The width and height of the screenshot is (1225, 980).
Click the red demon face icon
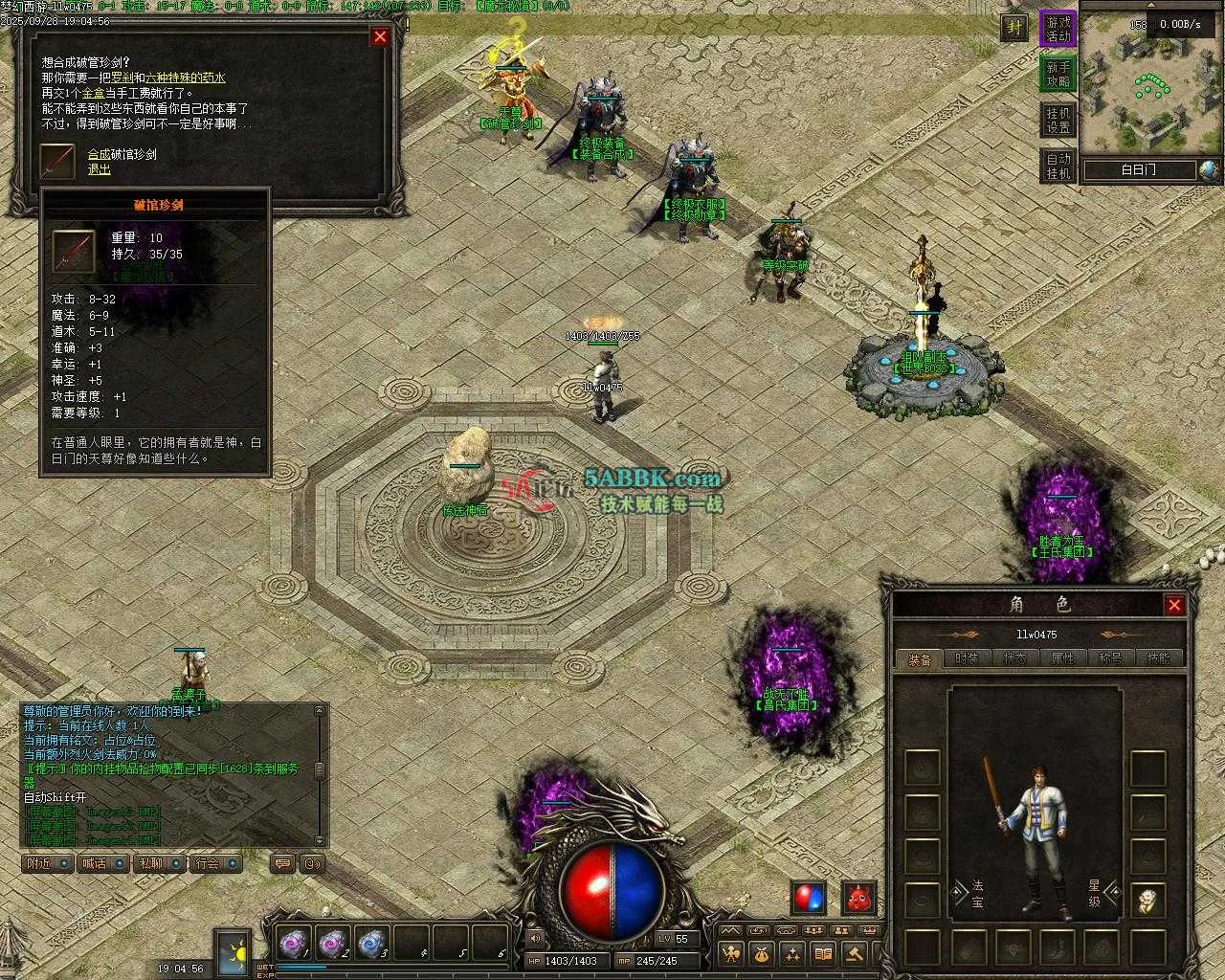coord(858,898)
